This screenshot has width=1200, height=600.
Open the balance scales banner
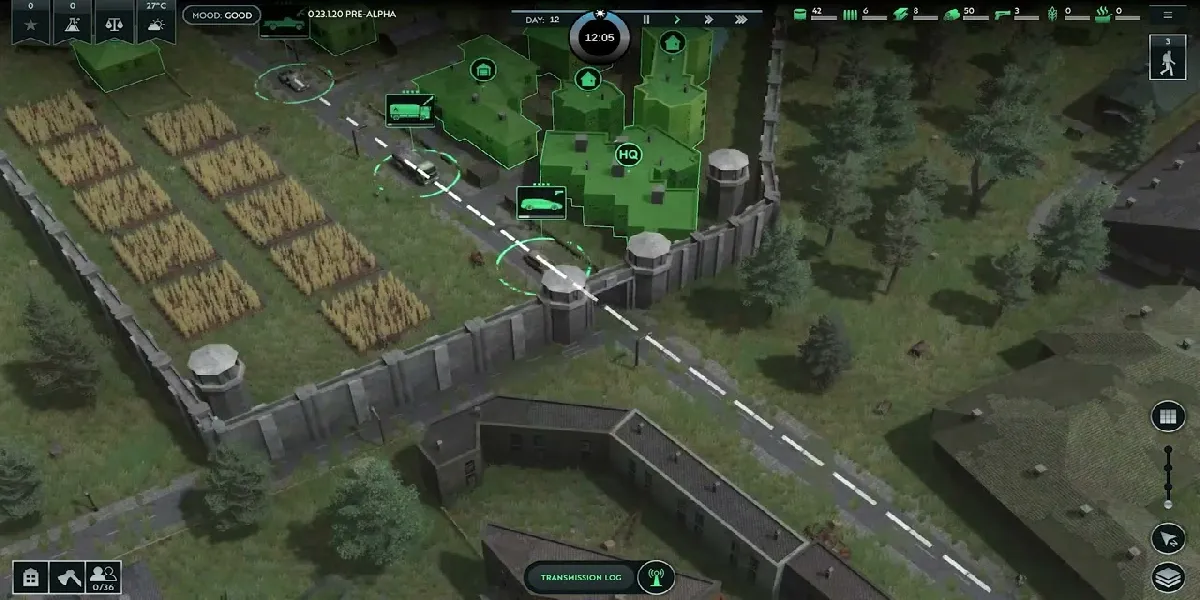(x=115, y=20)
